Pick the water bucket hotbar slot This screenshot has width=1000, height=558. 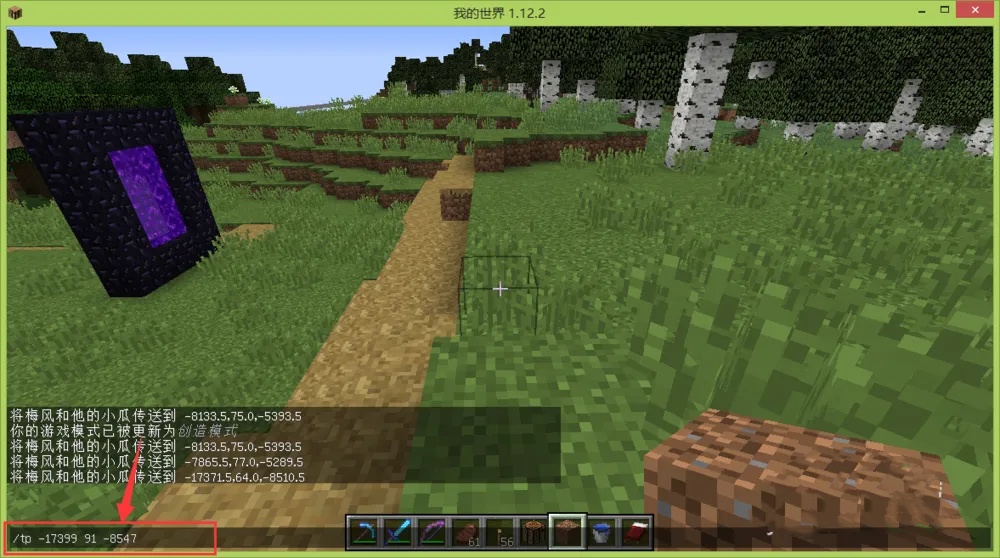click(603, 533)
